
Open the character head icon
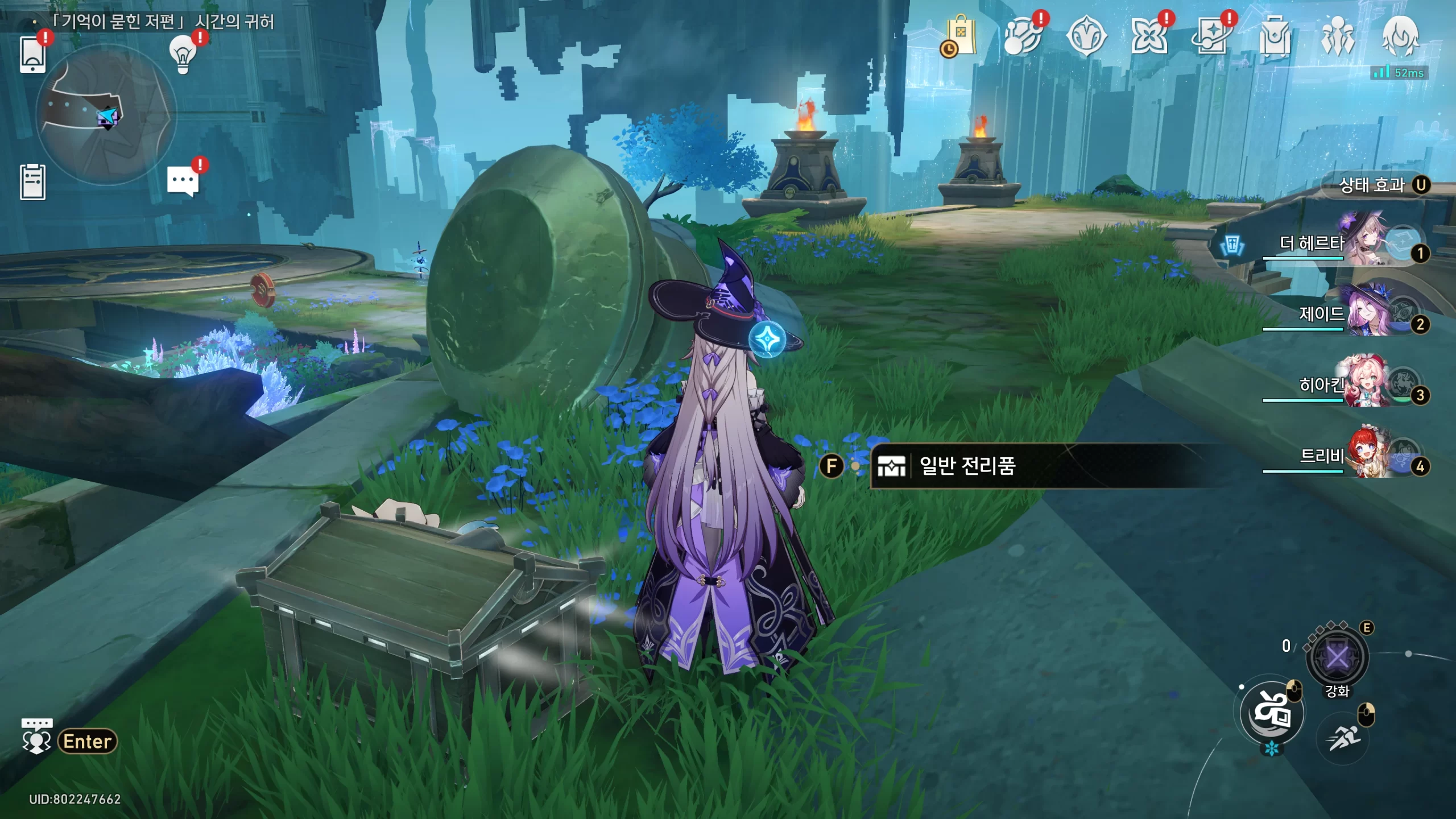pyautogui.click(x=1400, y=36)
